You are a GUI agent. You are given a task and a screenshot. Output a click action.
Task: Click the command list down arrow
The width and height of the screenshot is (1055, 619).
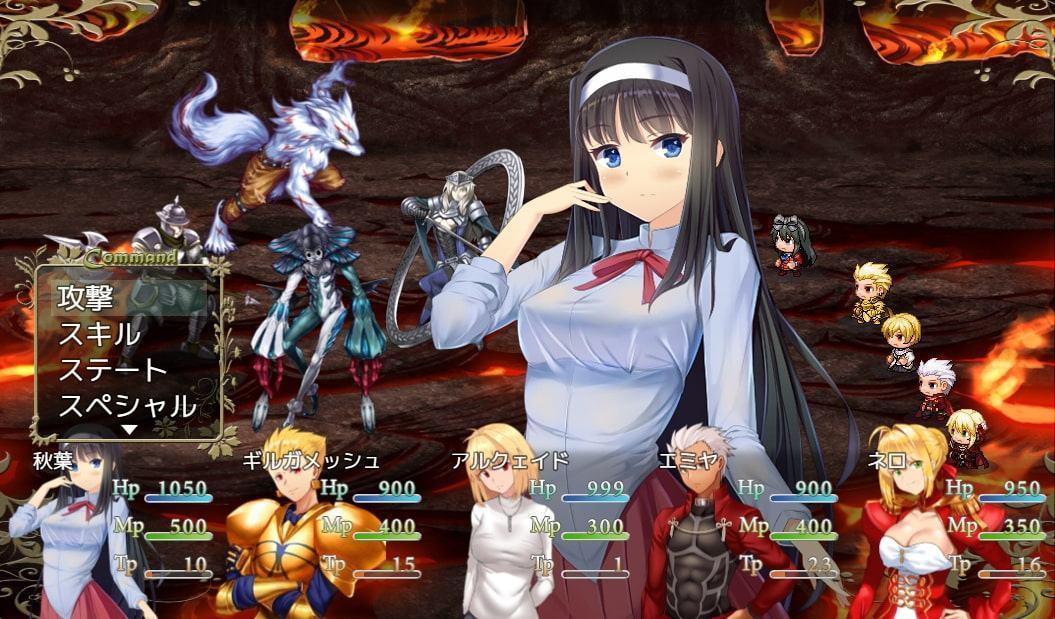[x=129, y=430]
